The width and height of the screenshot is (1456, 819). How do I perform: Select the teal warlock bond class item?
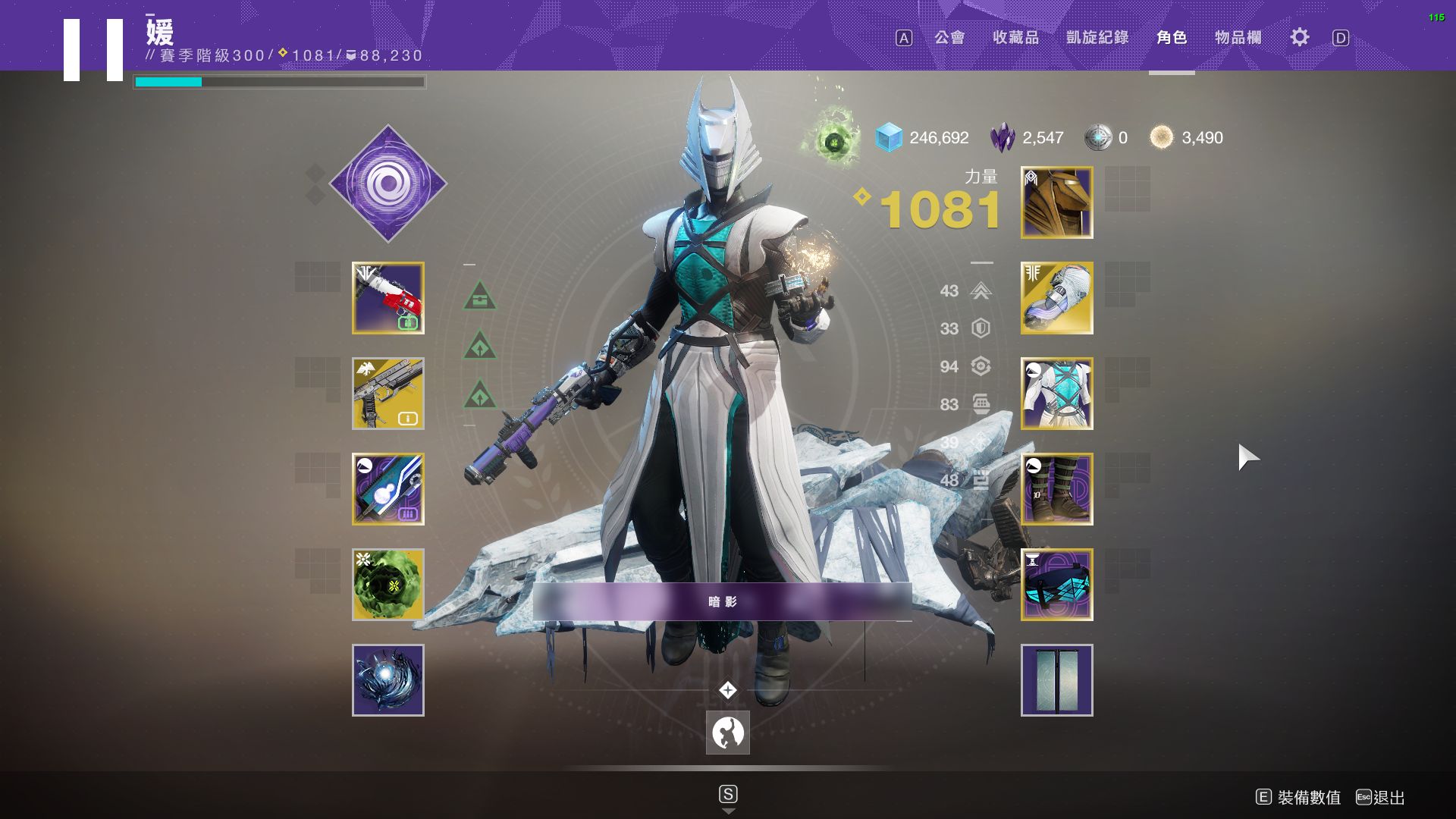[x=1057, y=585]
